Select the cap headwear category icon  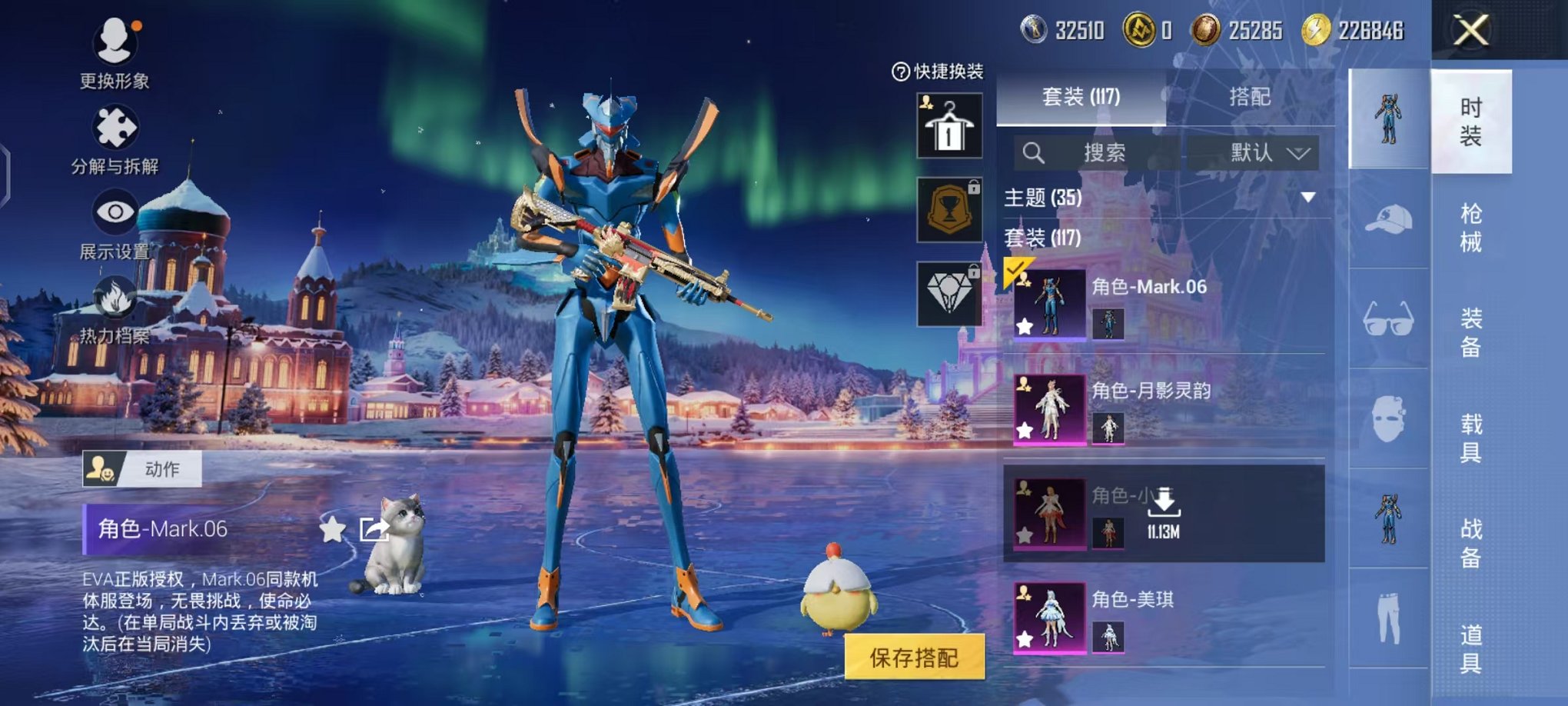[1388, 220]
